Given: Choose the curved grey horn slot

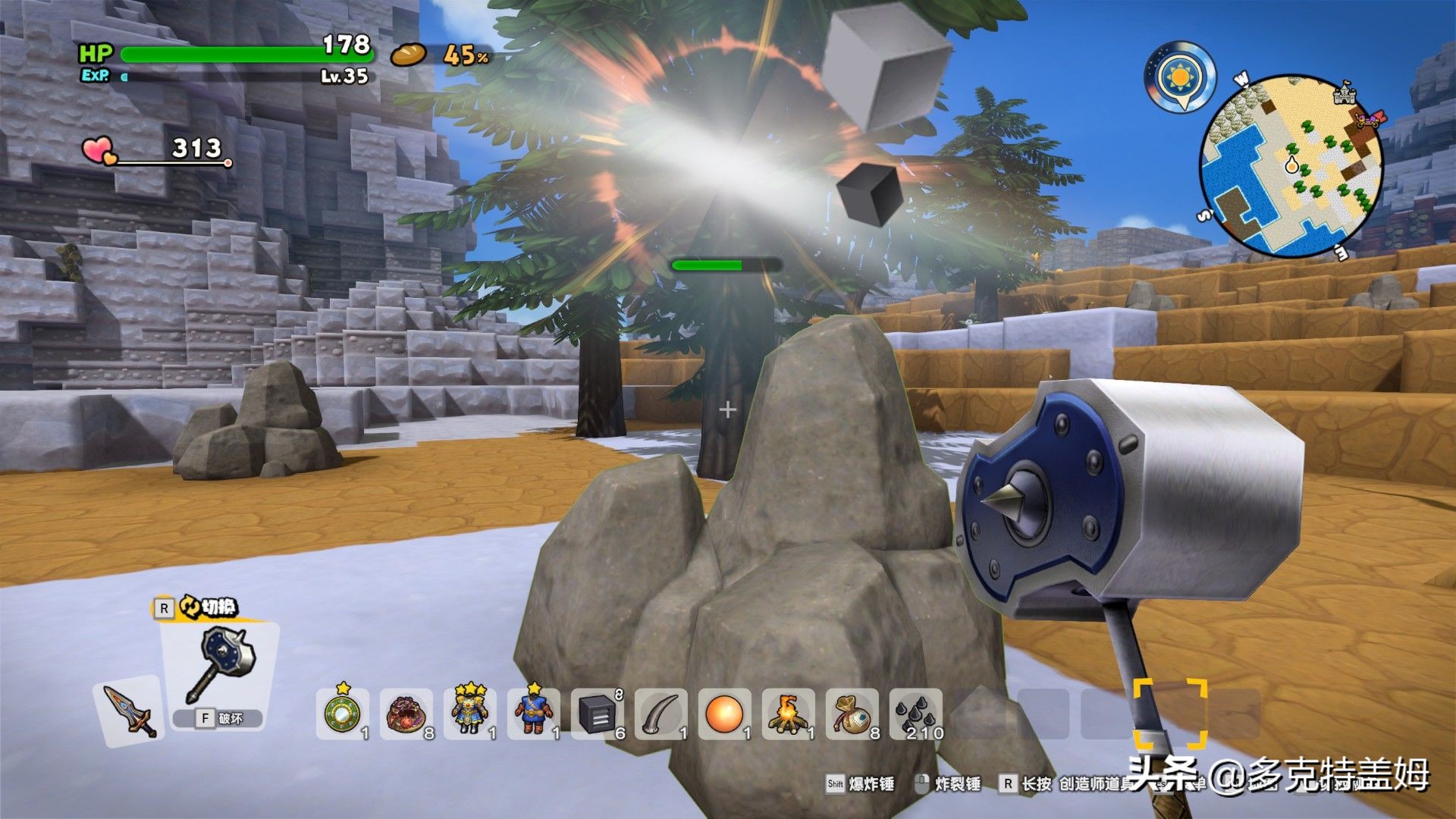Looking at the screenshot, I should (x=661, y=714).
